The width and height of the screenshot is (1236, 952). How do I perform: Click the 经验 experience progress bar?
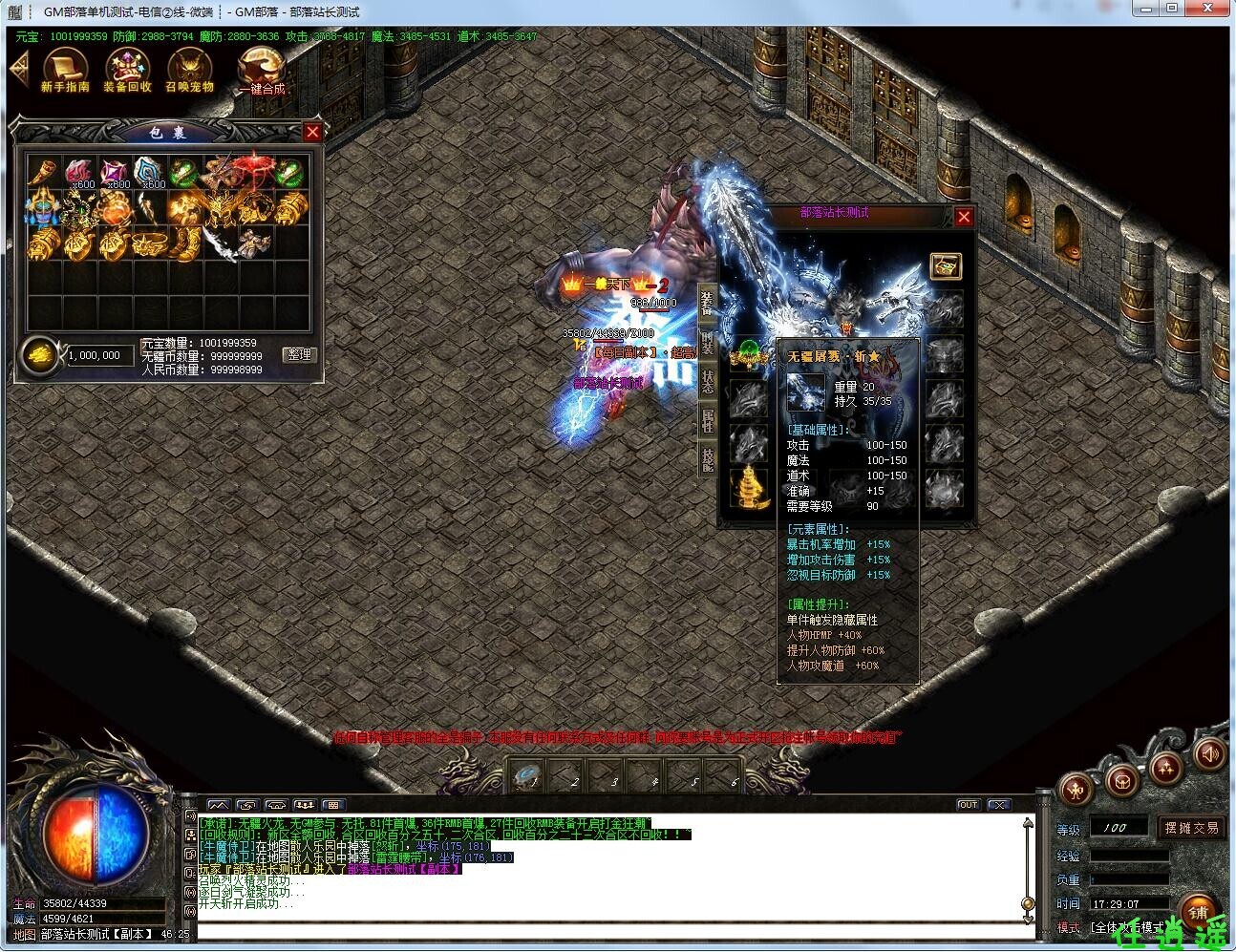click(1130, 856)
